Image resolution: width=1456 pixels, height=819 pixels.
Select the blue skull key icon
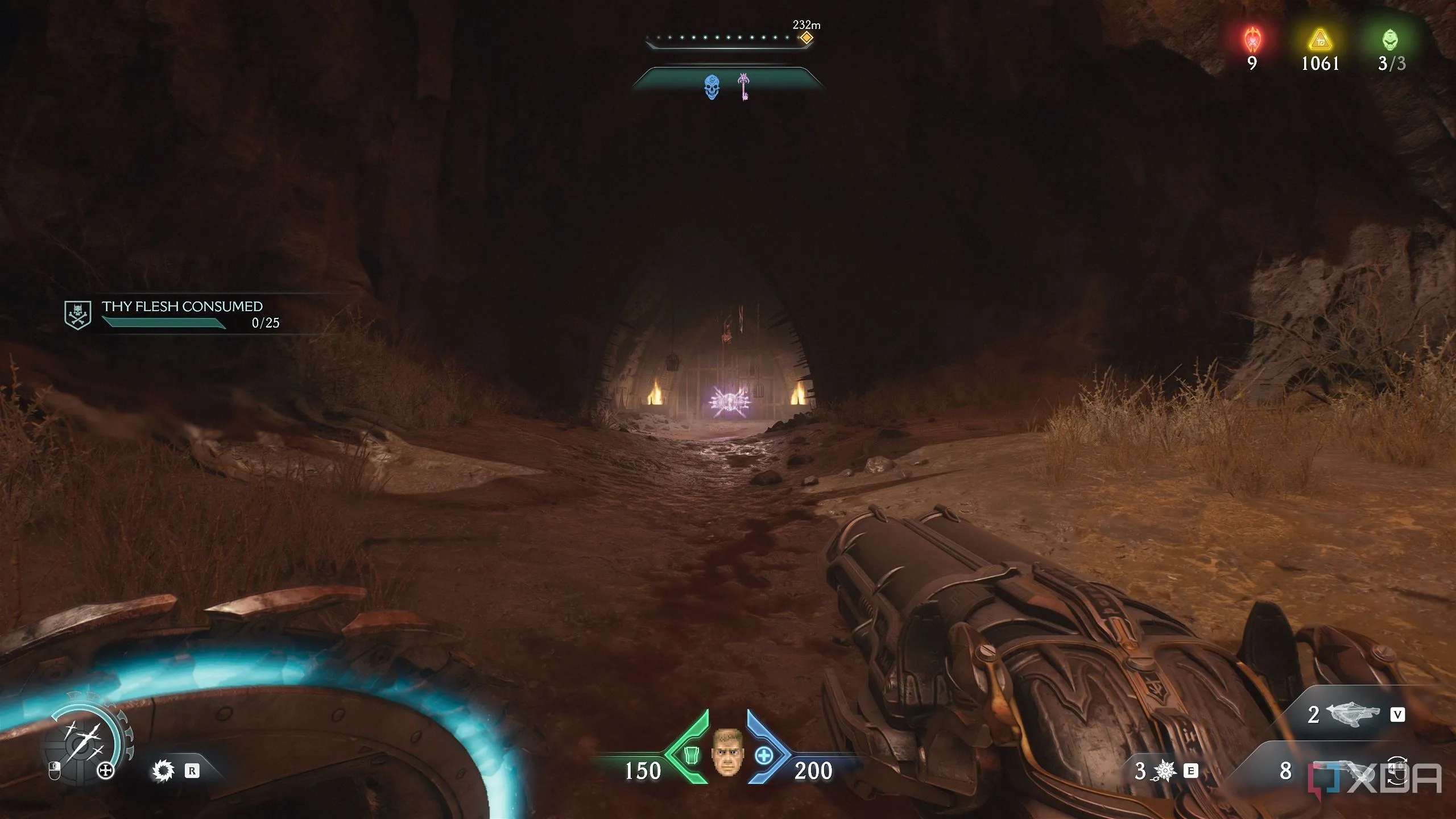point(712,88)
